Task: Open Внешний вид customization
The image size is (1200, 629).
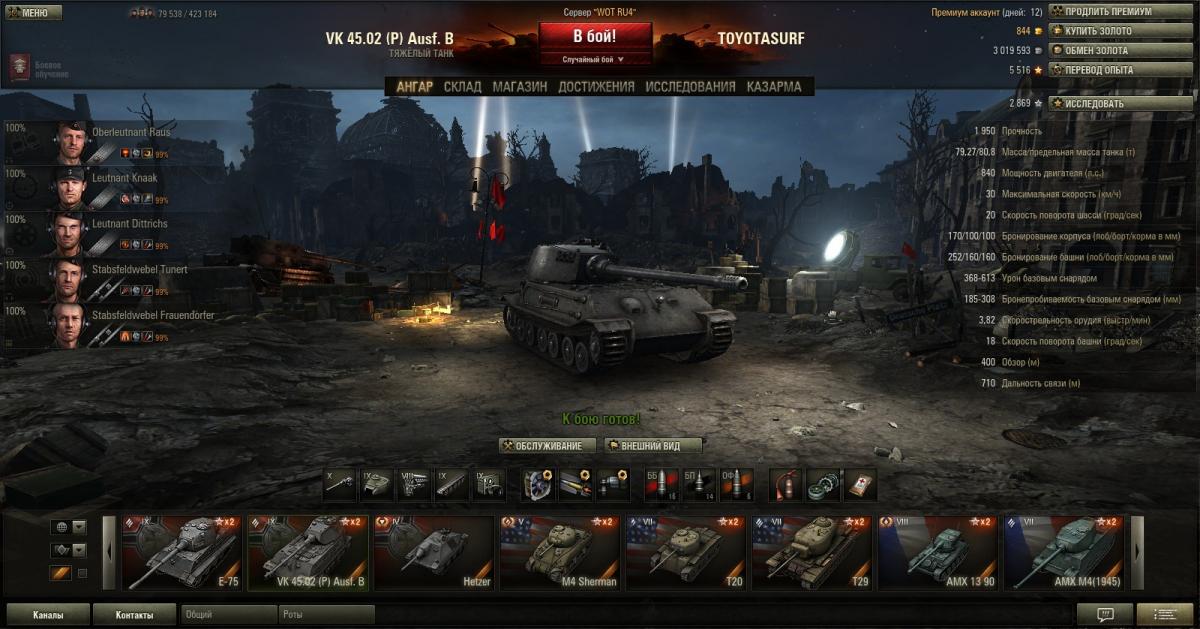Action: point(654,445)
